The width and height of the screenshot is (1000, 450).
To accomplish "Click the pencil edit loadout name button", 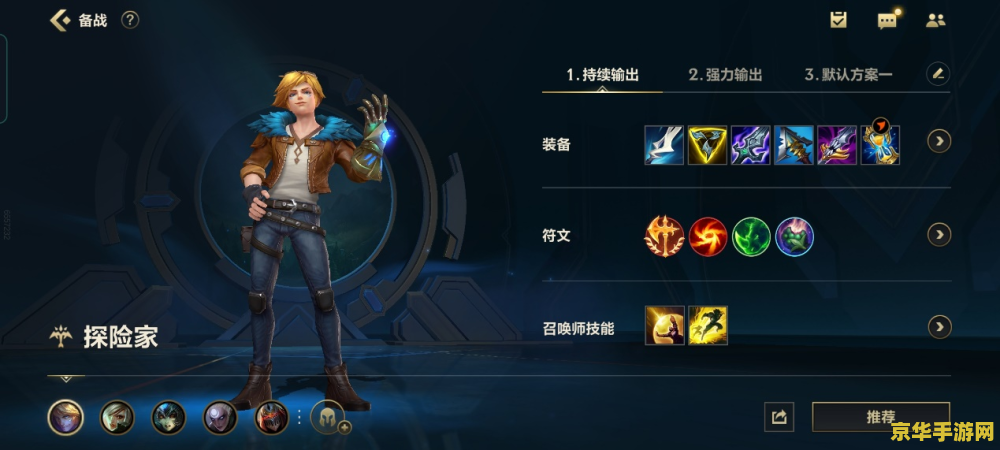I will click(x=937, y=73).
